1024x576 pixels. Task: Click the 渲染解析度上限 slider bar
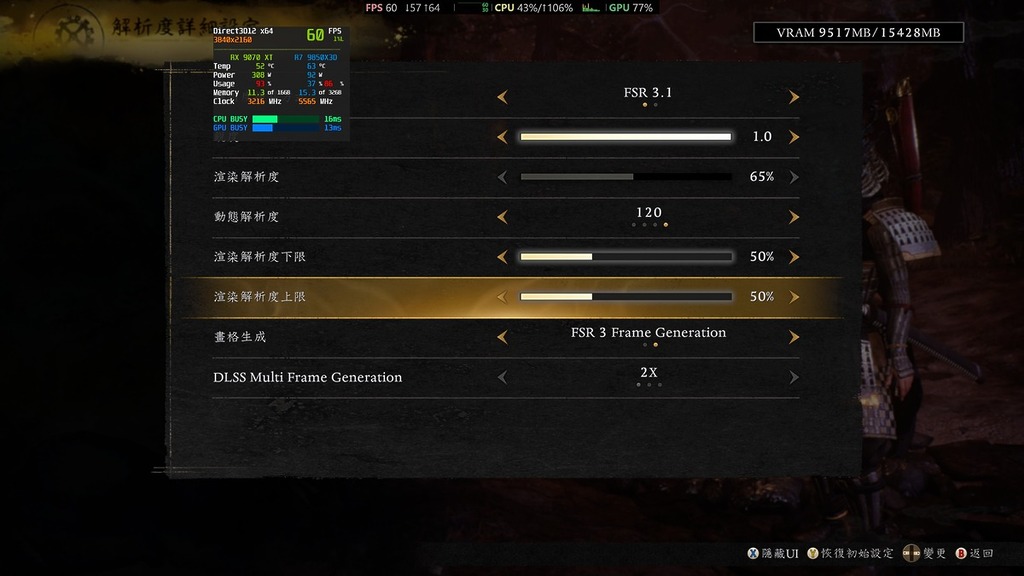[626, 297]
